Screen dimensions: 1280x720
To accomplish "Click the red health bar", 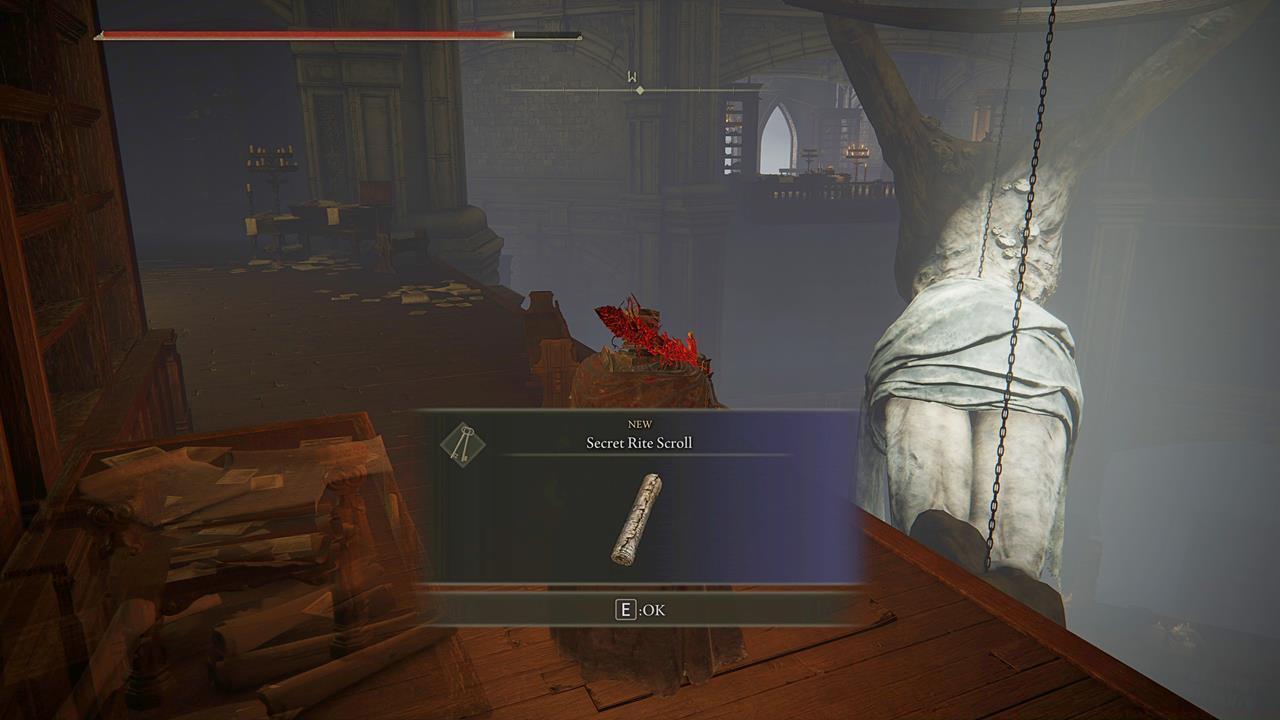I will pyautogui.click(x=300, y=33).
